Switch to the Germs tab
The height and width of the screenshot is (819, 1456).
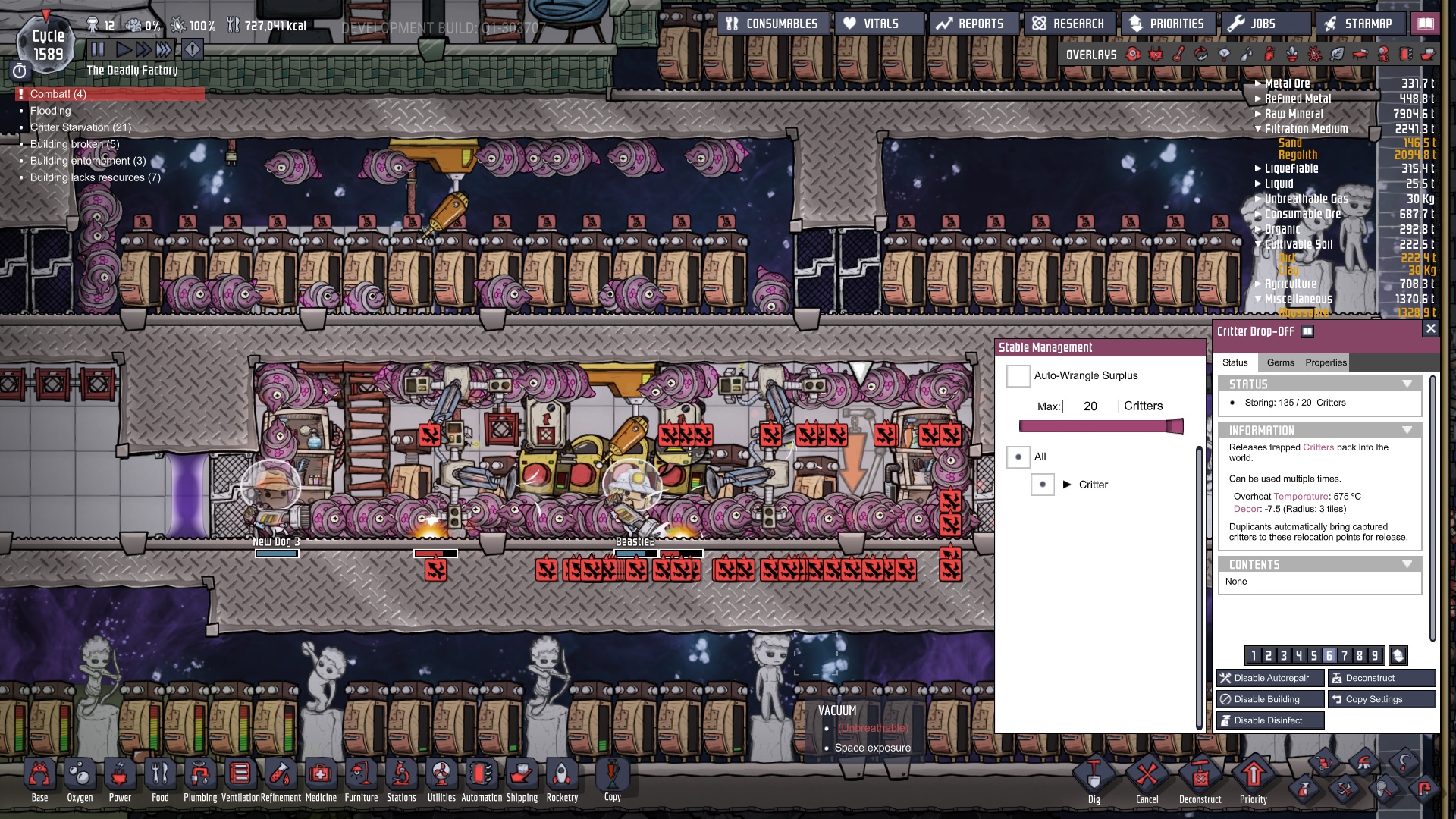[x=1281, y=362]
